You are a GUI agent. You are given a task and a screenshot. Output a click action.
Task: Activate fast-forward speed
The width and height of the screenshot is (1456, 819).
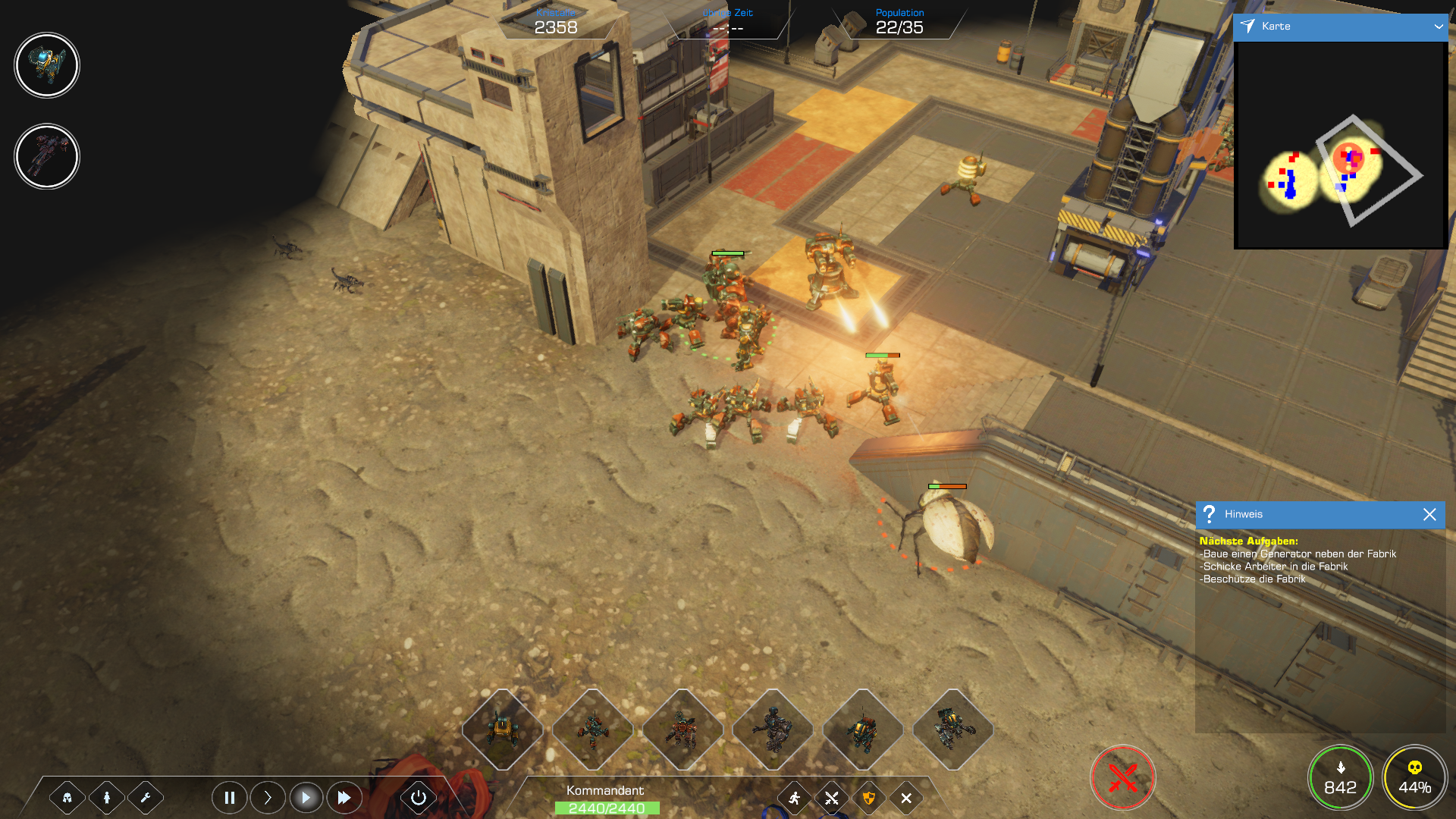click(344, 798)
